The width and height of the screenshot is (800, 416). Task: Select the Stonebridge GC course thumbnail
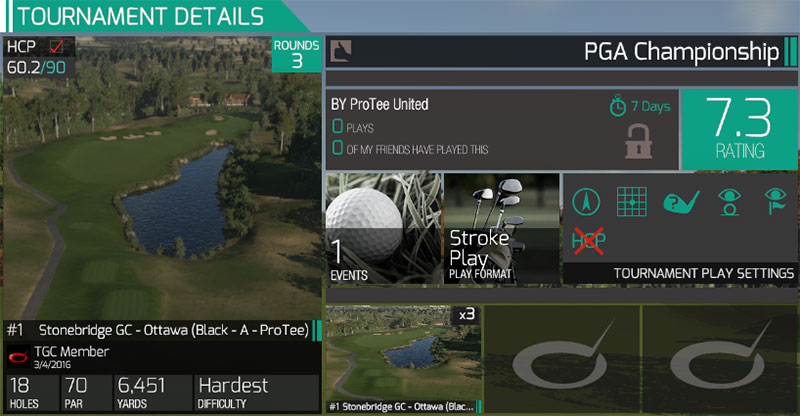402,359
